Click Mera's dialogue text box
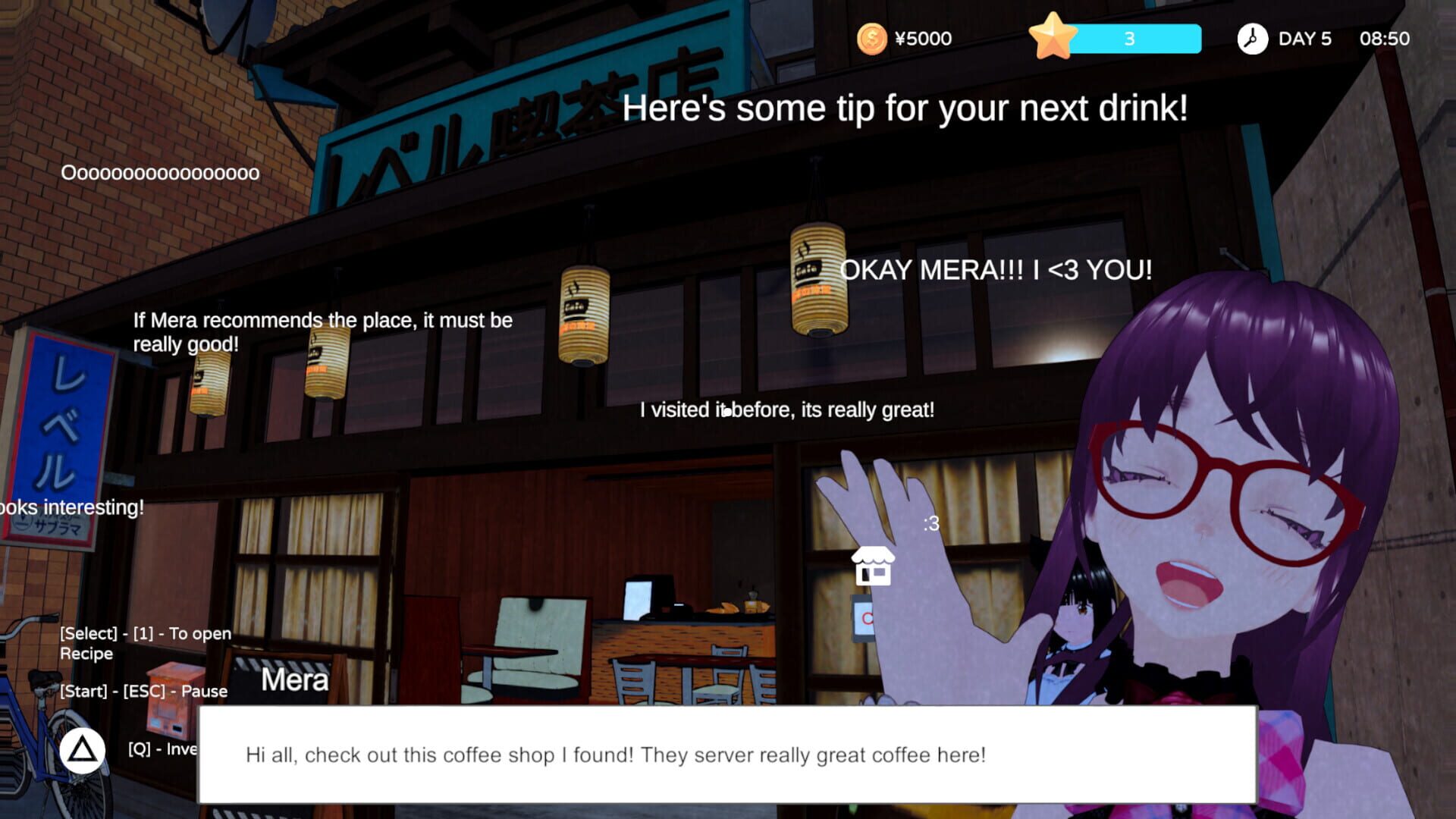Screen dimensions: 1456x819 tap(728, 755)
